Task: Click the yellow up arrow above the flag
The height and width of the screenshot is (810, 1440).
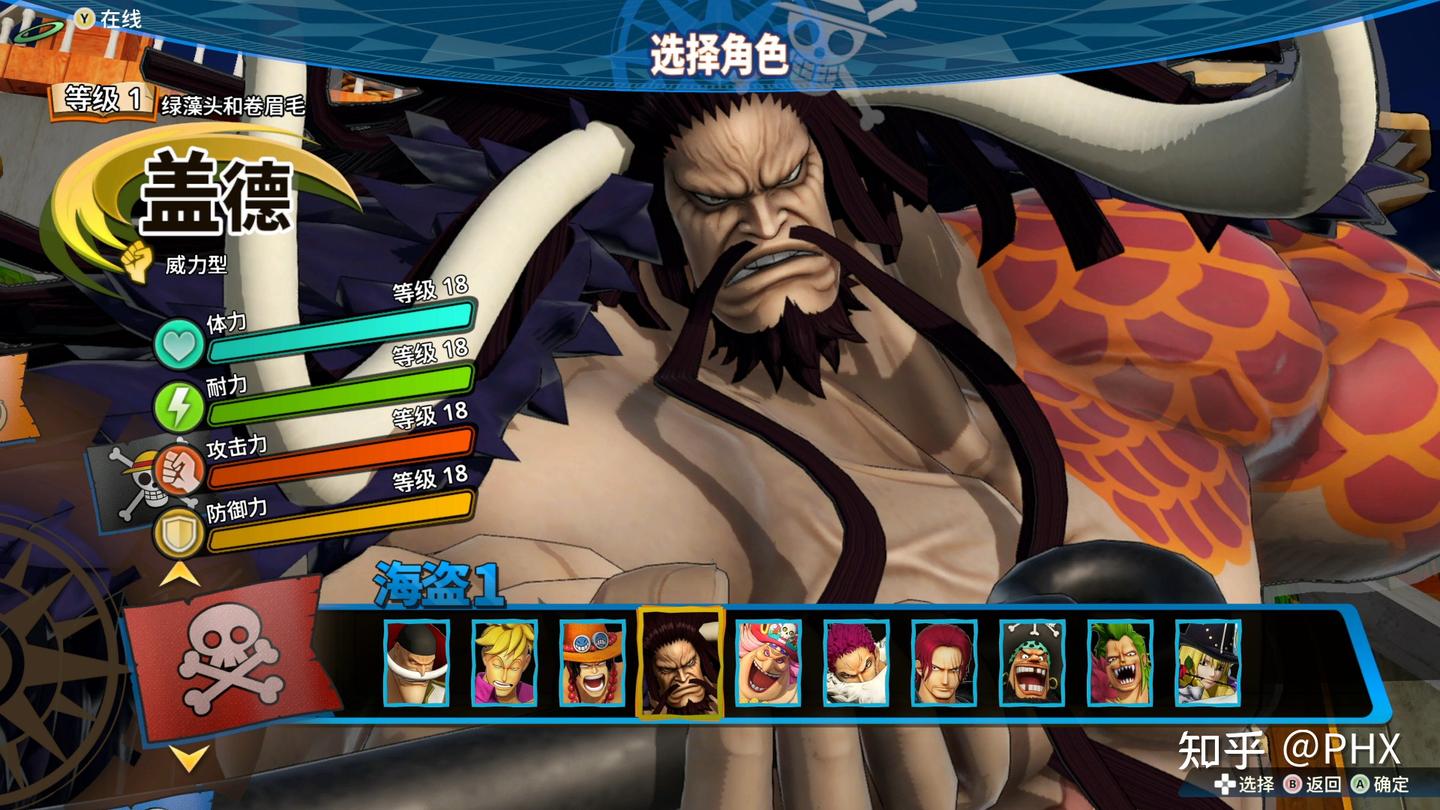Action: coord(182,573)
